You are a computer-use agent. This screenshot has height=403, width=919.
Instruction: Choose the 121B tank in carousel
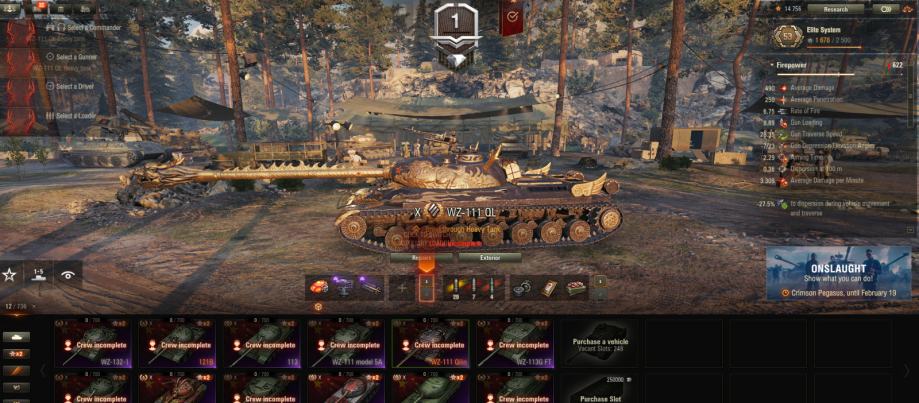point(180,343)
